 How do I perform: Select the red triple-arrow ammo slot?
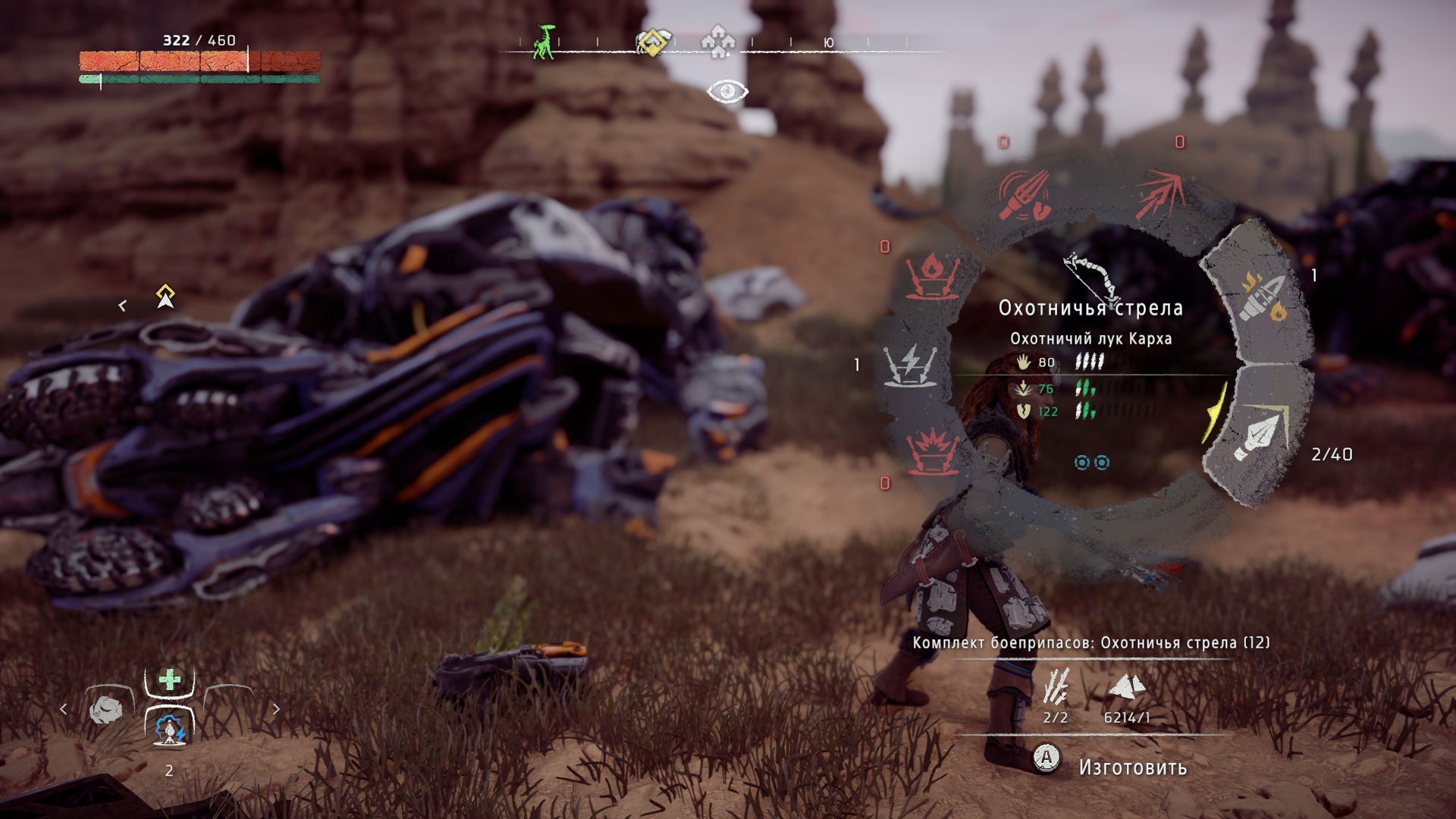pos(1159,193)
